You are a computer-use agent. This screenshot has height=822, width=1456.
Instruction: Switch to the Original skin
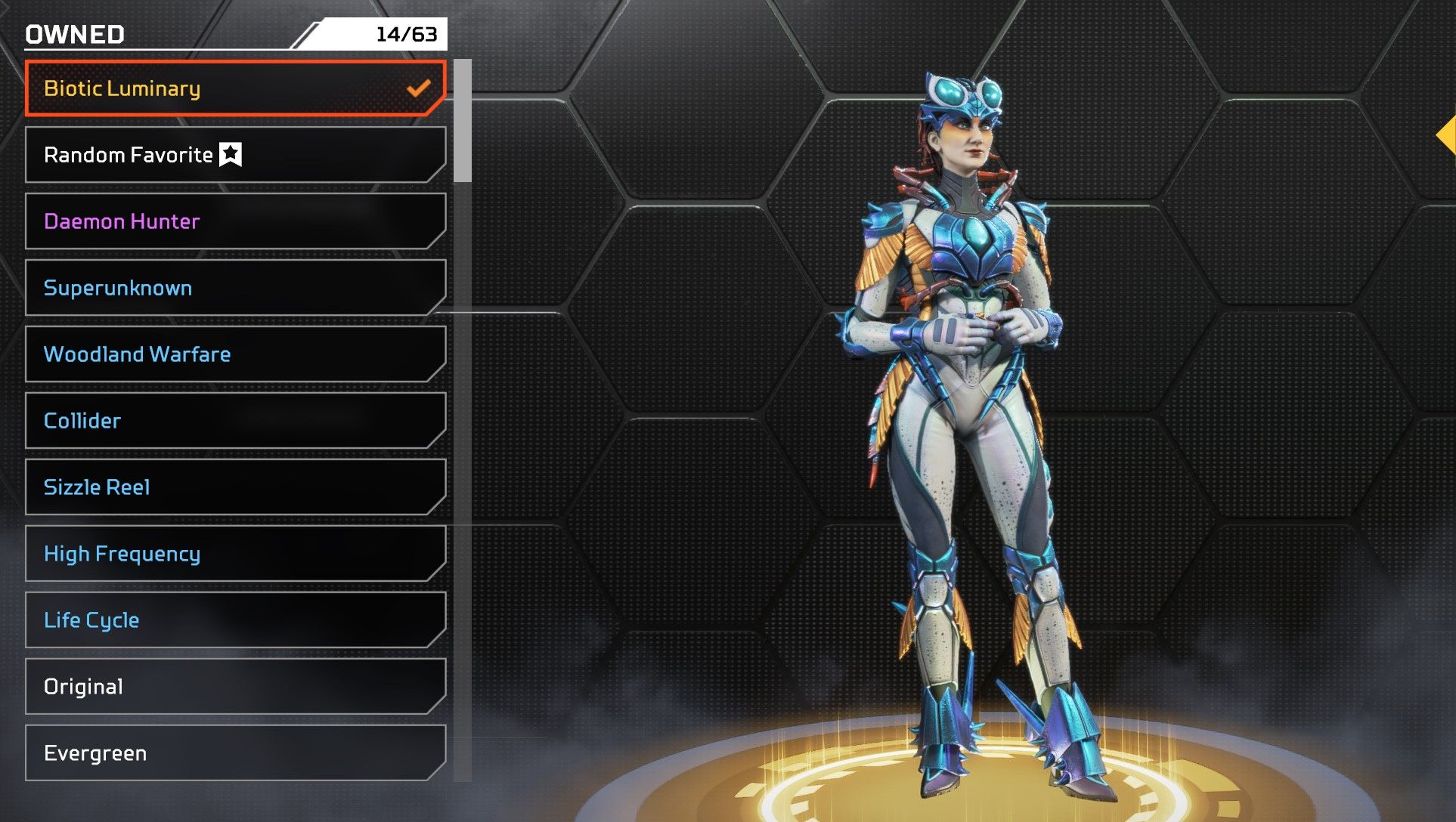pos(234,687)
